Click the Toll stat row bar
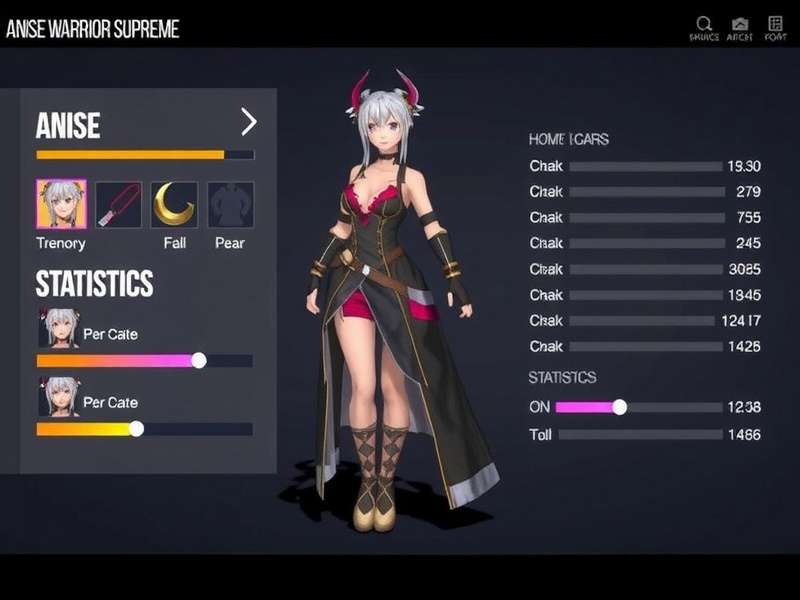Screen dimensions: 800x600 click(x=641, y=435)
